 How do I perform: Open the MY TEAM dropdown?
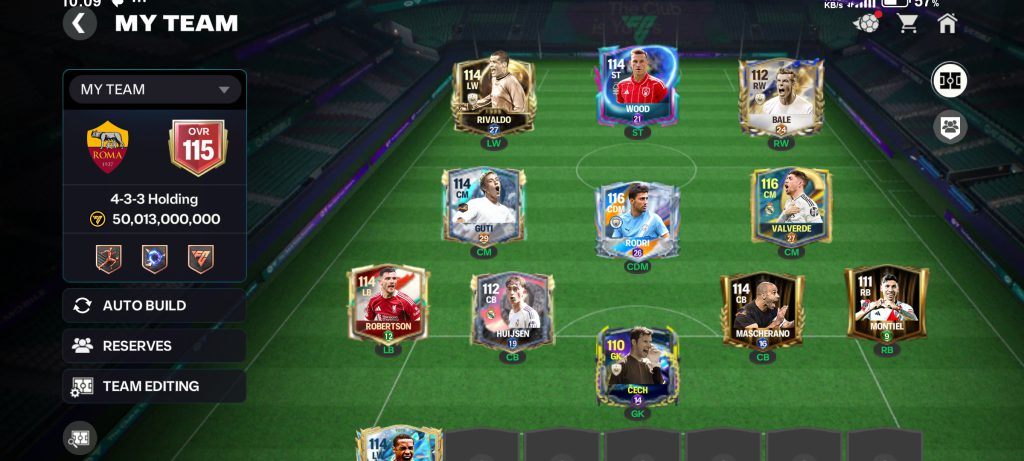click(155, 89)
